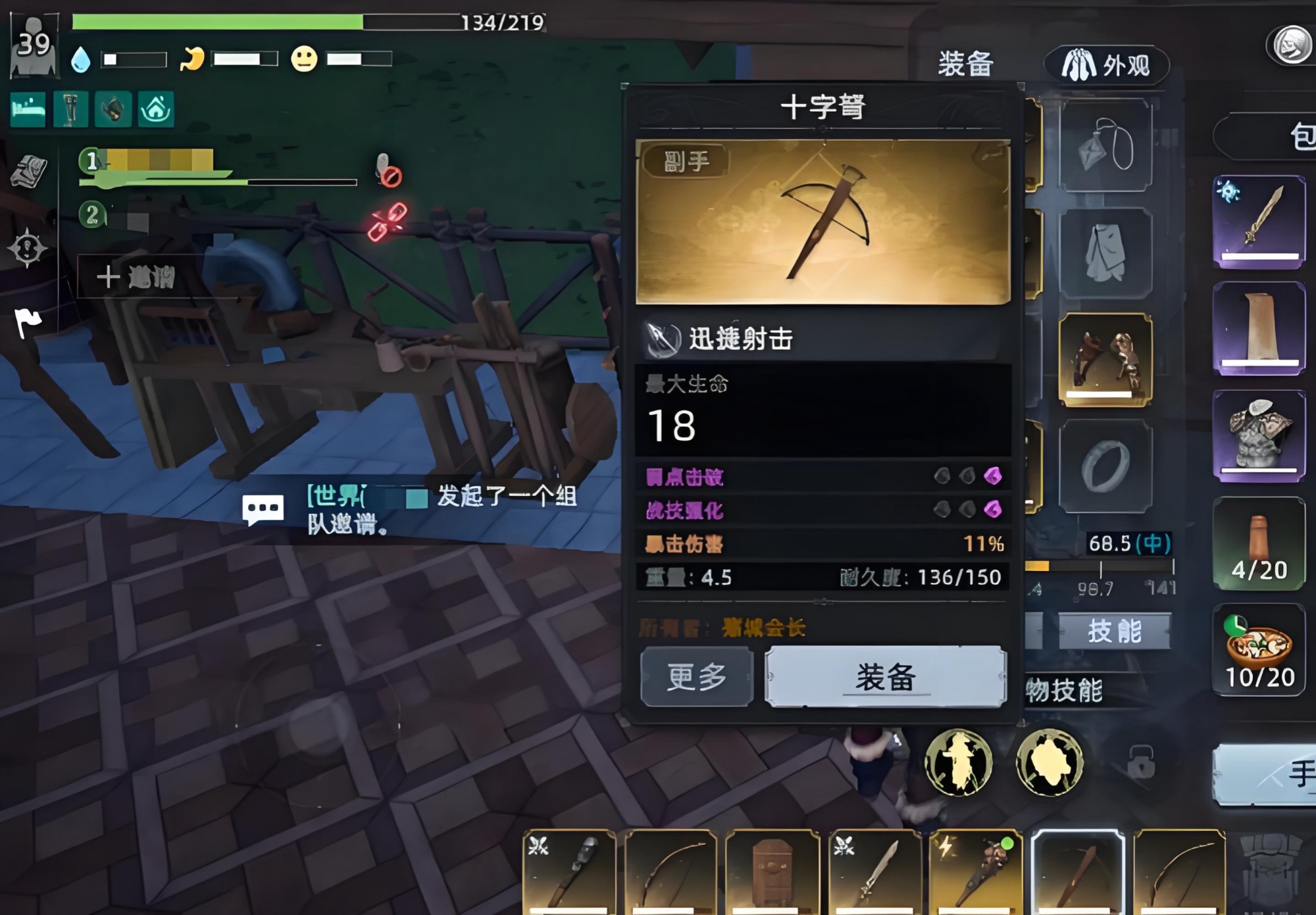
Task: Switch to the 外观 appearance tab
Action: click(1106, 65)
